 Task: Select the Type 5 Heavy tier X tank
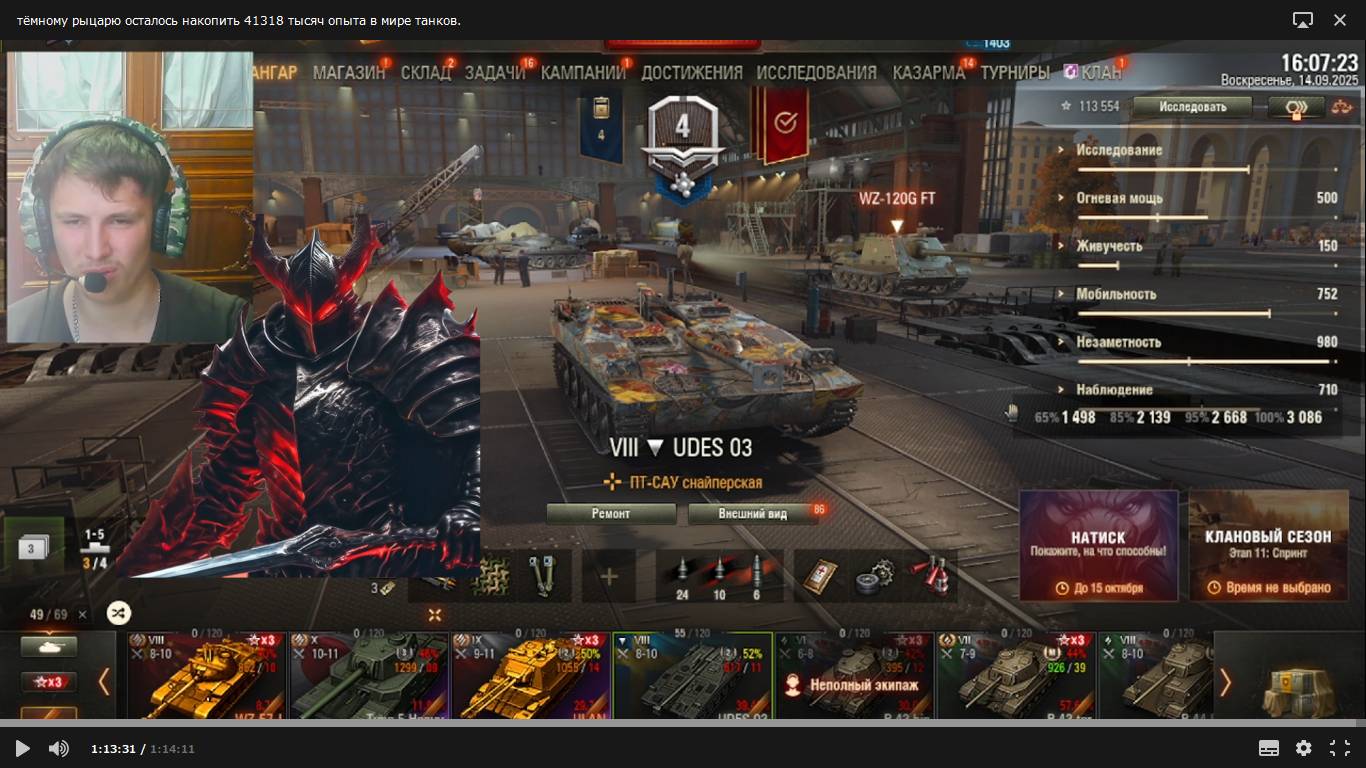[369, 675]
